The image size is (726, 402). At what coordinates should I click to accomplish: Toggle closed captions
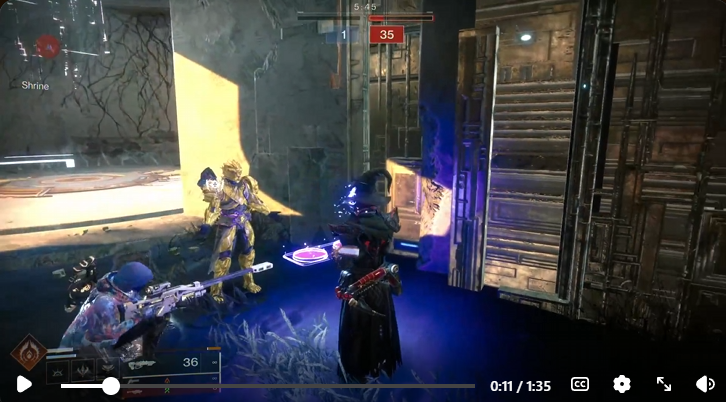coord(580,384)
